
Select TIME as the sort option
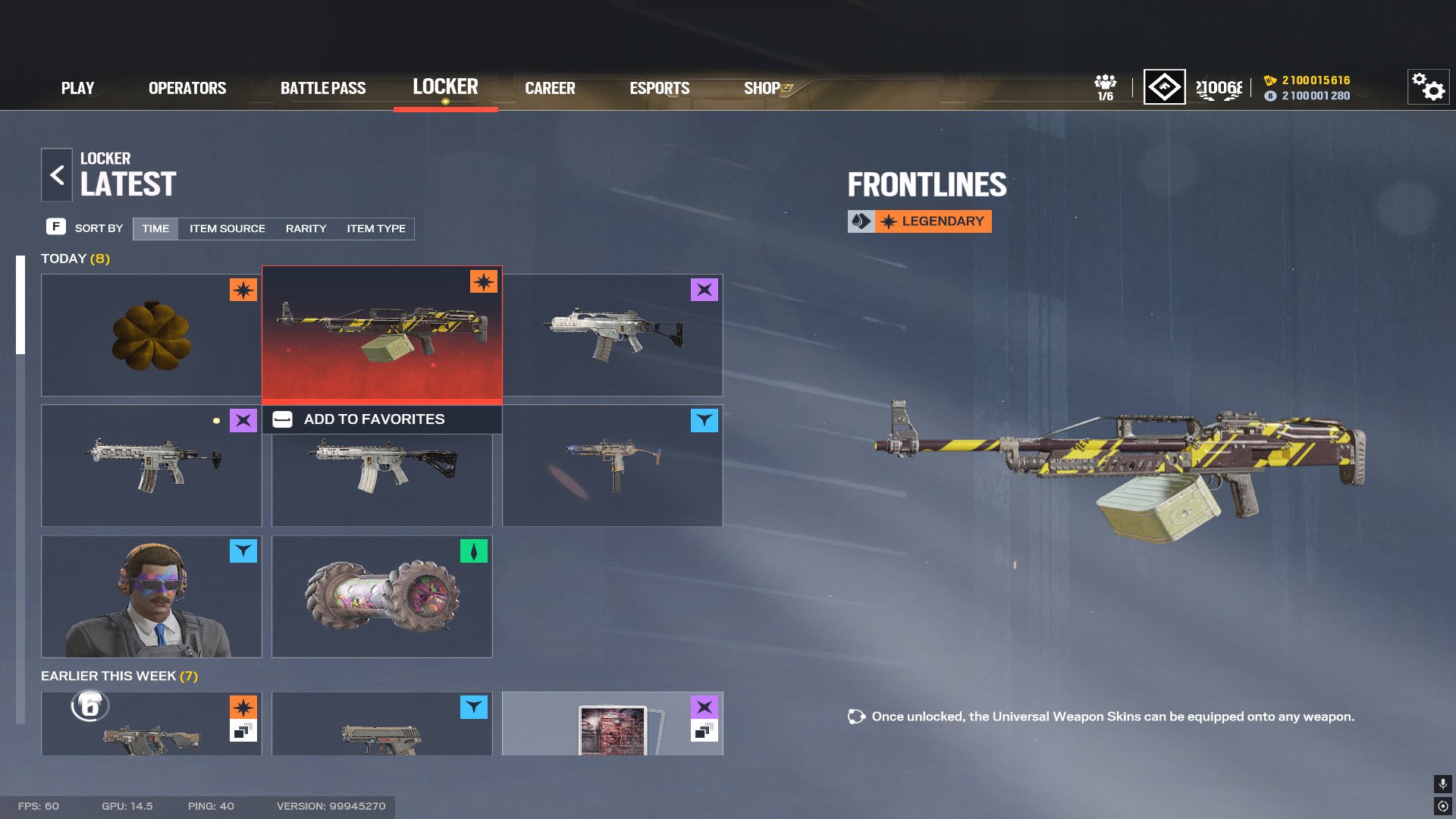[x=155, y=228]
